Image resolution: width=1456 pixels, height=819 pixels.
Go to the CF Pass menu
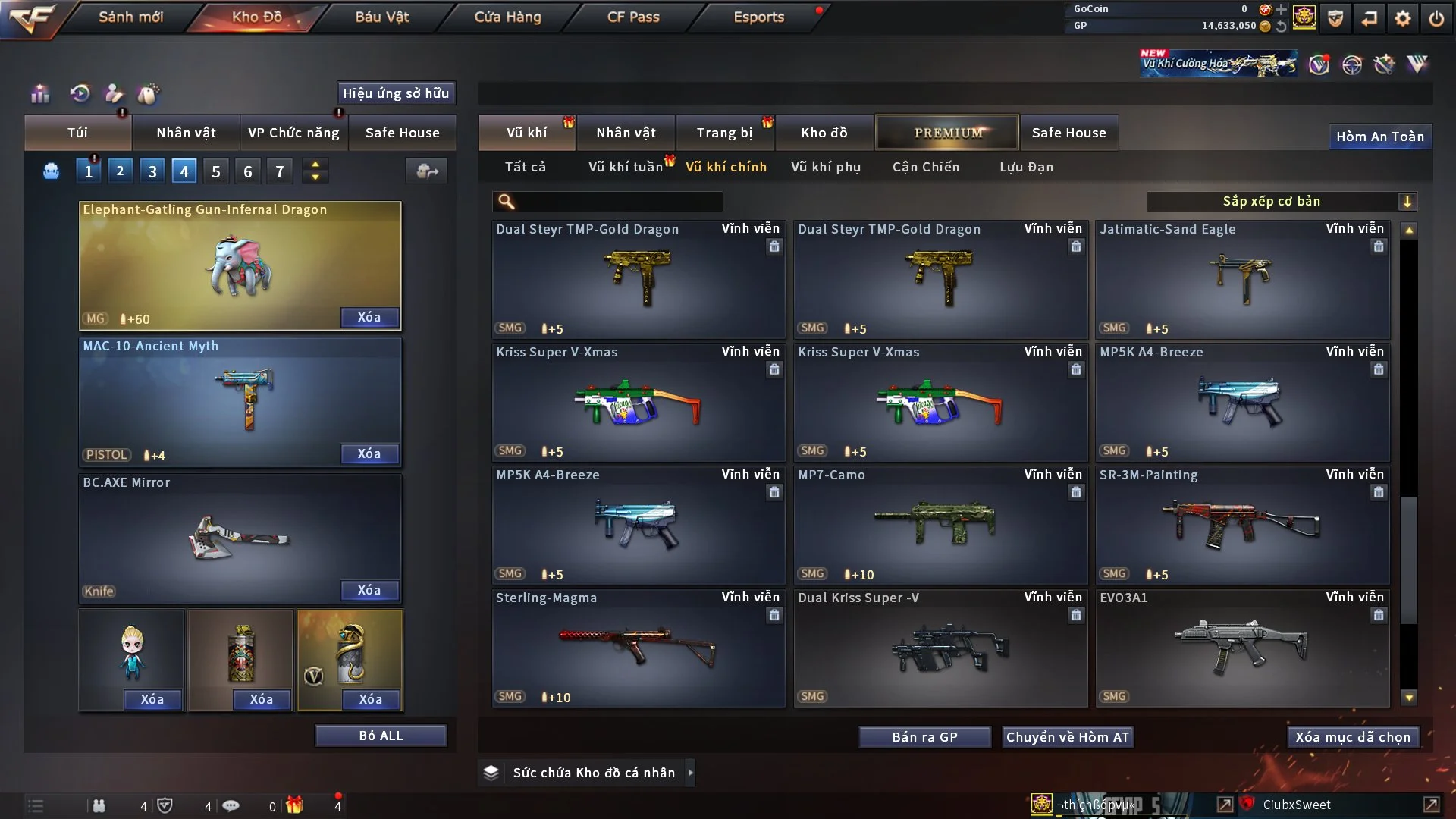[x=633, y=17]
